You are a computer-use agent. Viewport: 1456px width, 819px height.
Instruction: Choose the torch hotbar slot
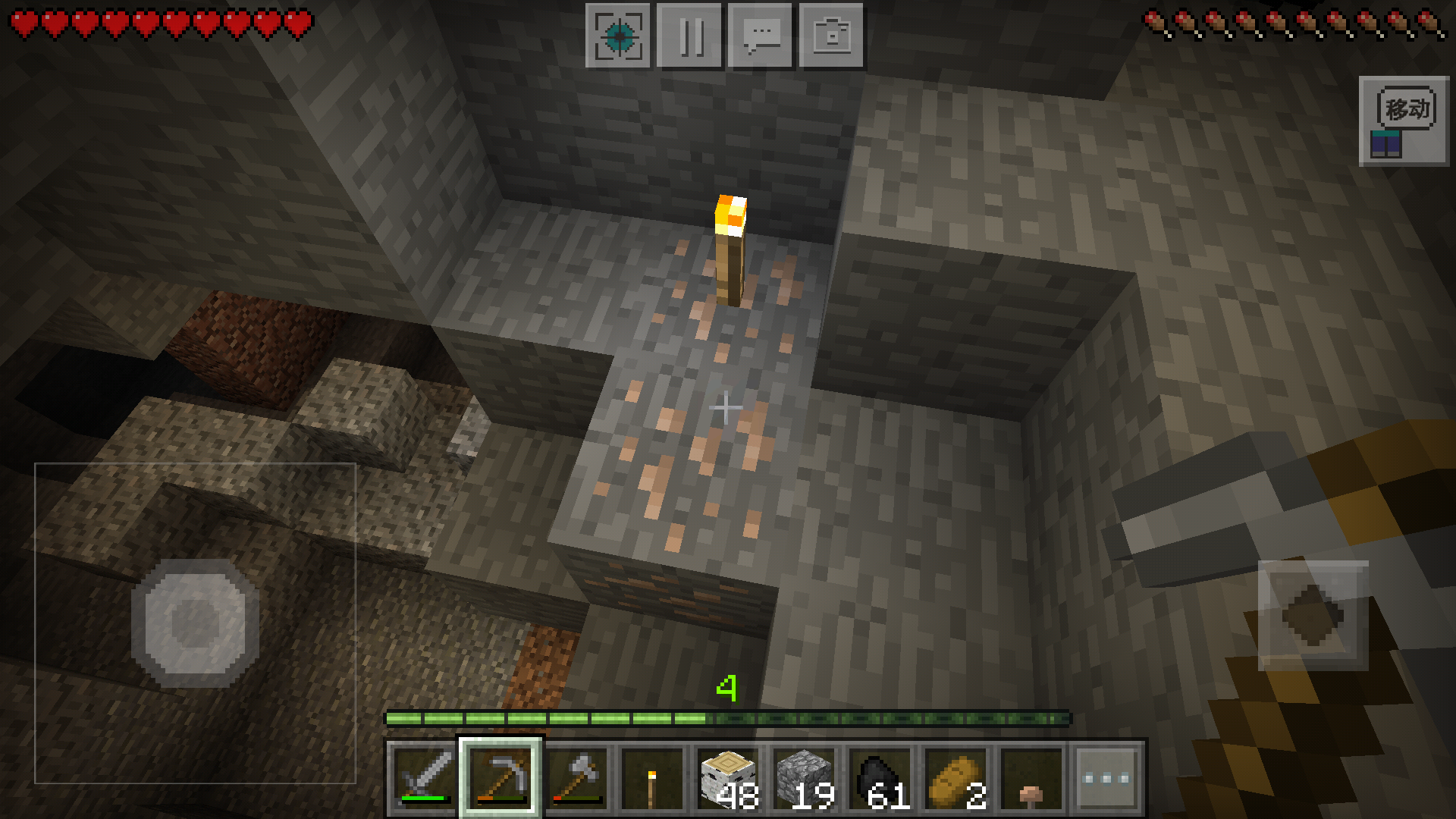[652, 779]
